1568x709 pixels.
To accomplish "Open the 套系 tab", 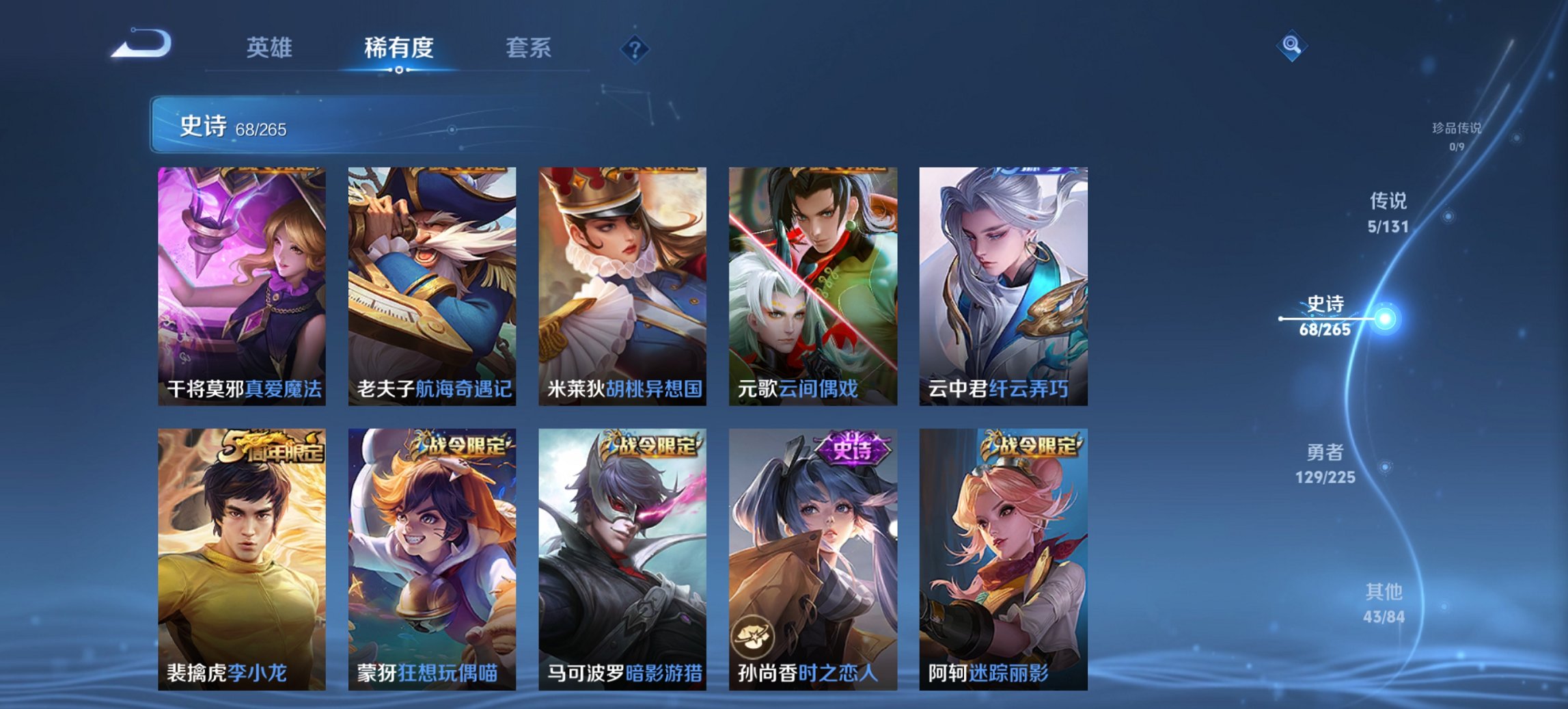I will pos(529,48).
